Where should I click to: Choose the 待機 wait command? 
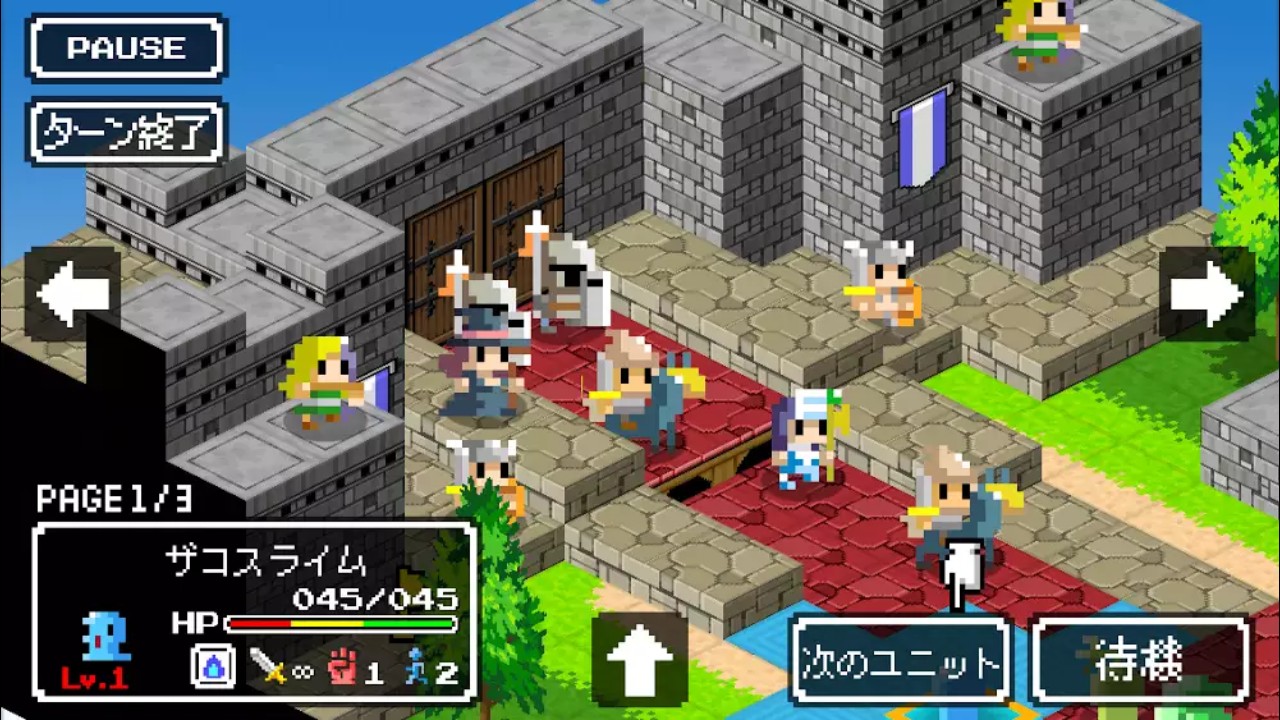pyautogui.click(x=1140, y=660)
